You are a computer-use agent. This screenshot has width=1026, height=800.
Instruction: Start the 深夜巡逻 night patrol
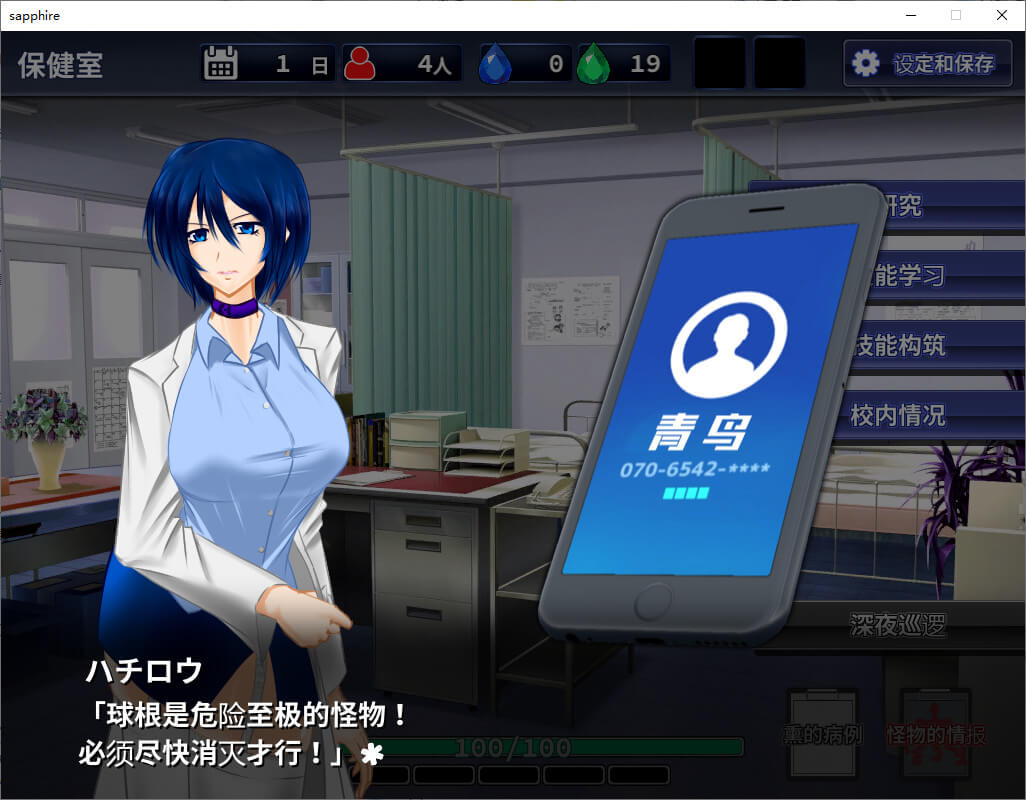[898, 626]
